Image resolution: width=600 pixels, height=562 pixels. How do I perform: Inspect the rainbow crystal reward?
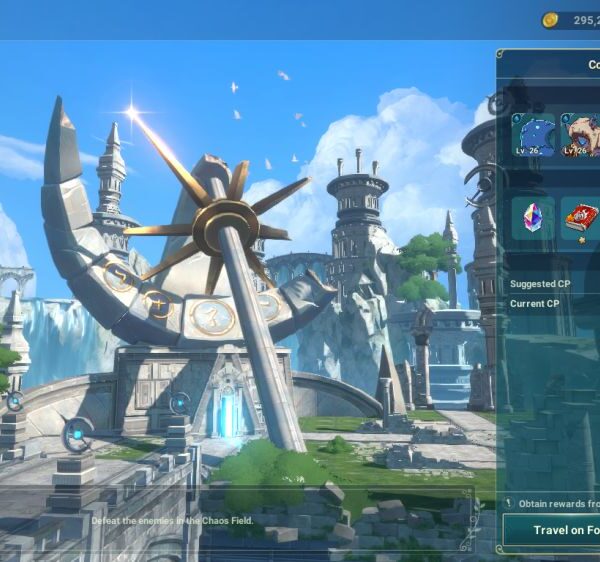click(x=533, y=217)
